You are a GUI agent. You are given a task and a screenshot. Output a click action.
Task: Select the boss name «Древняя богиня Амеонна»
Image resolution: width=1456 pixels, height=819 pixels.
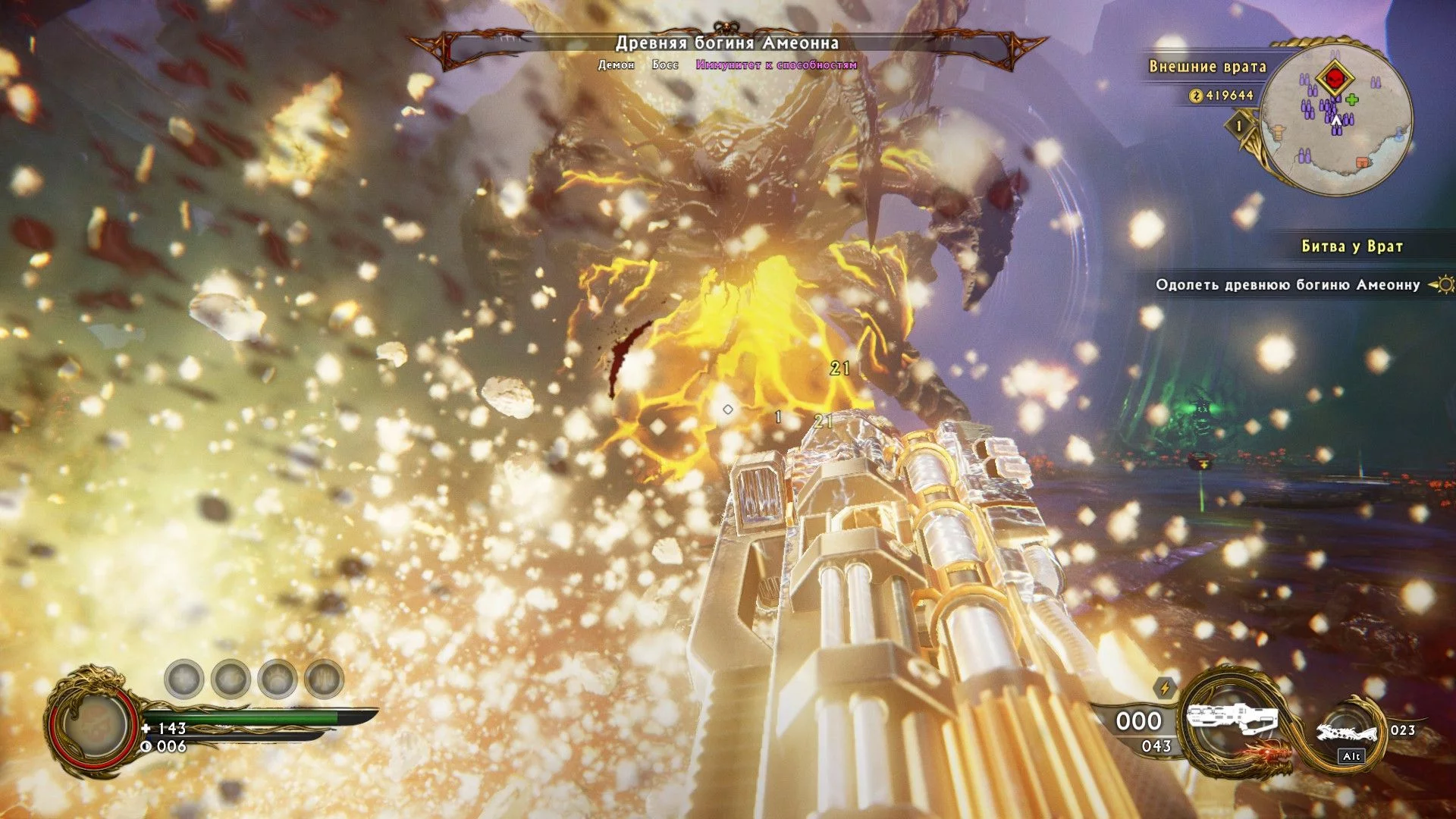[726, 43]
